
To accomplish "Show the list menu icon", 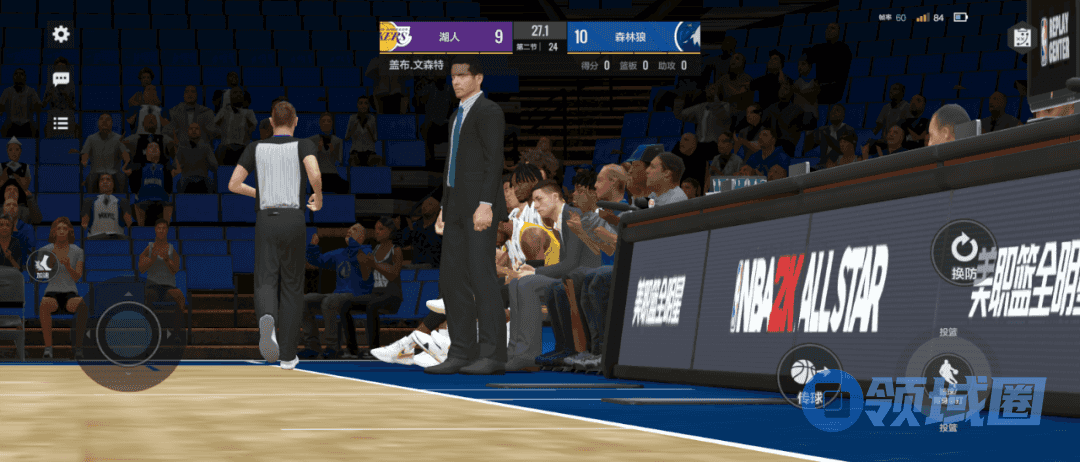I will tap(61, 123).
